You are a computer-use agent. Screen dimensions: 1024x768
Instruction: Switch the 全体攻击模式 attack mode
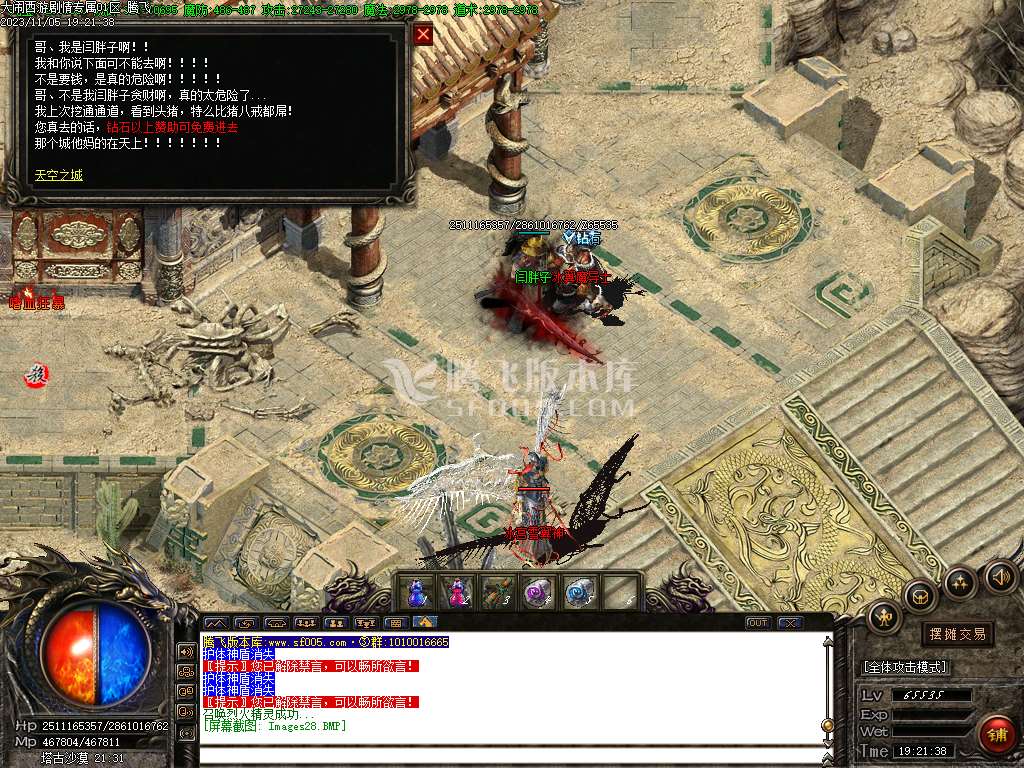905,667
